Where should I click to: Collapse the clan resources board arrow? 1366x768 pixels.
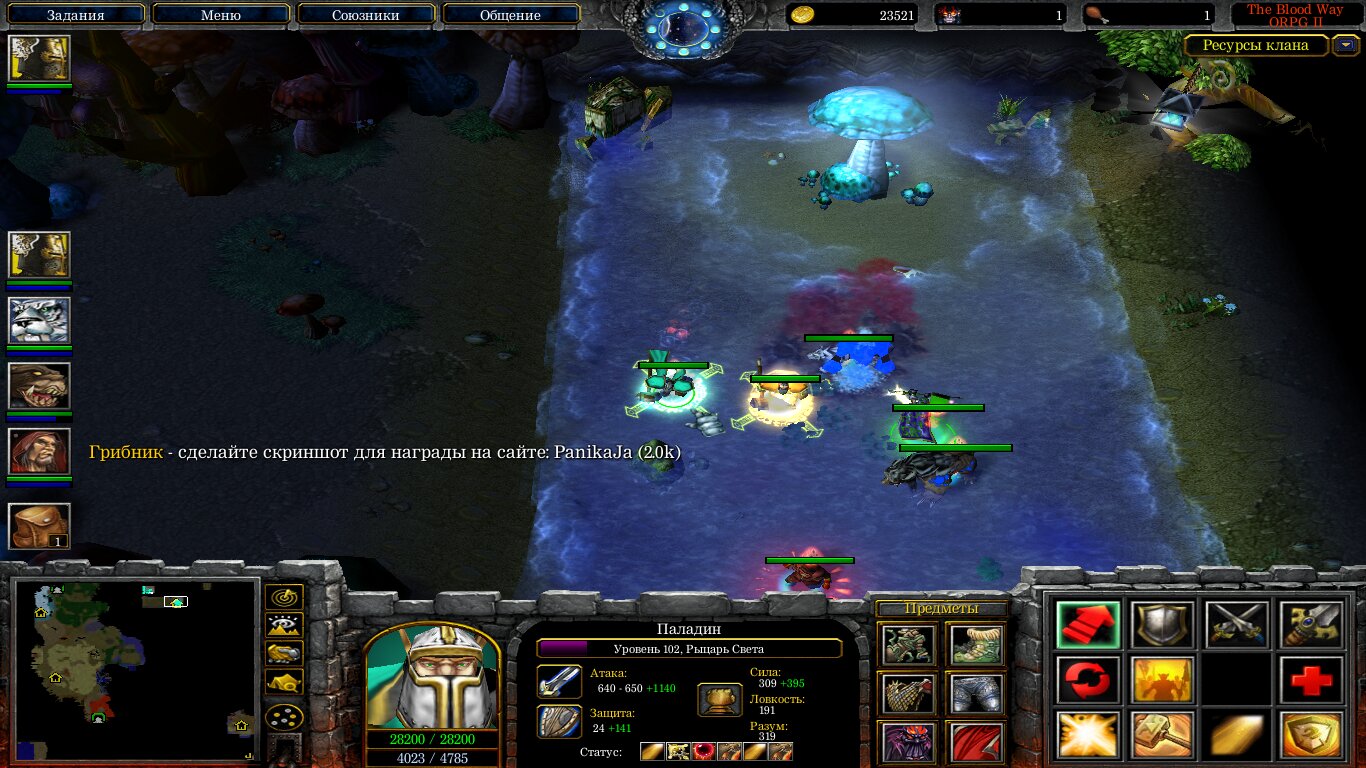1348,45
